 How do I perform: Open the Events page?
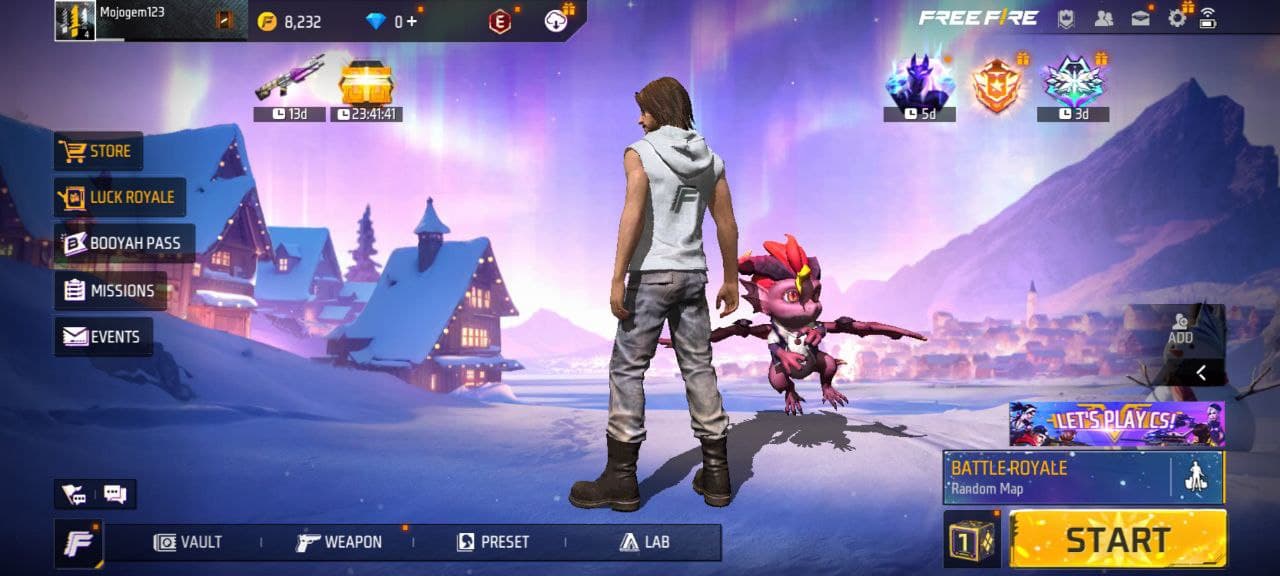tap(103, 337)
